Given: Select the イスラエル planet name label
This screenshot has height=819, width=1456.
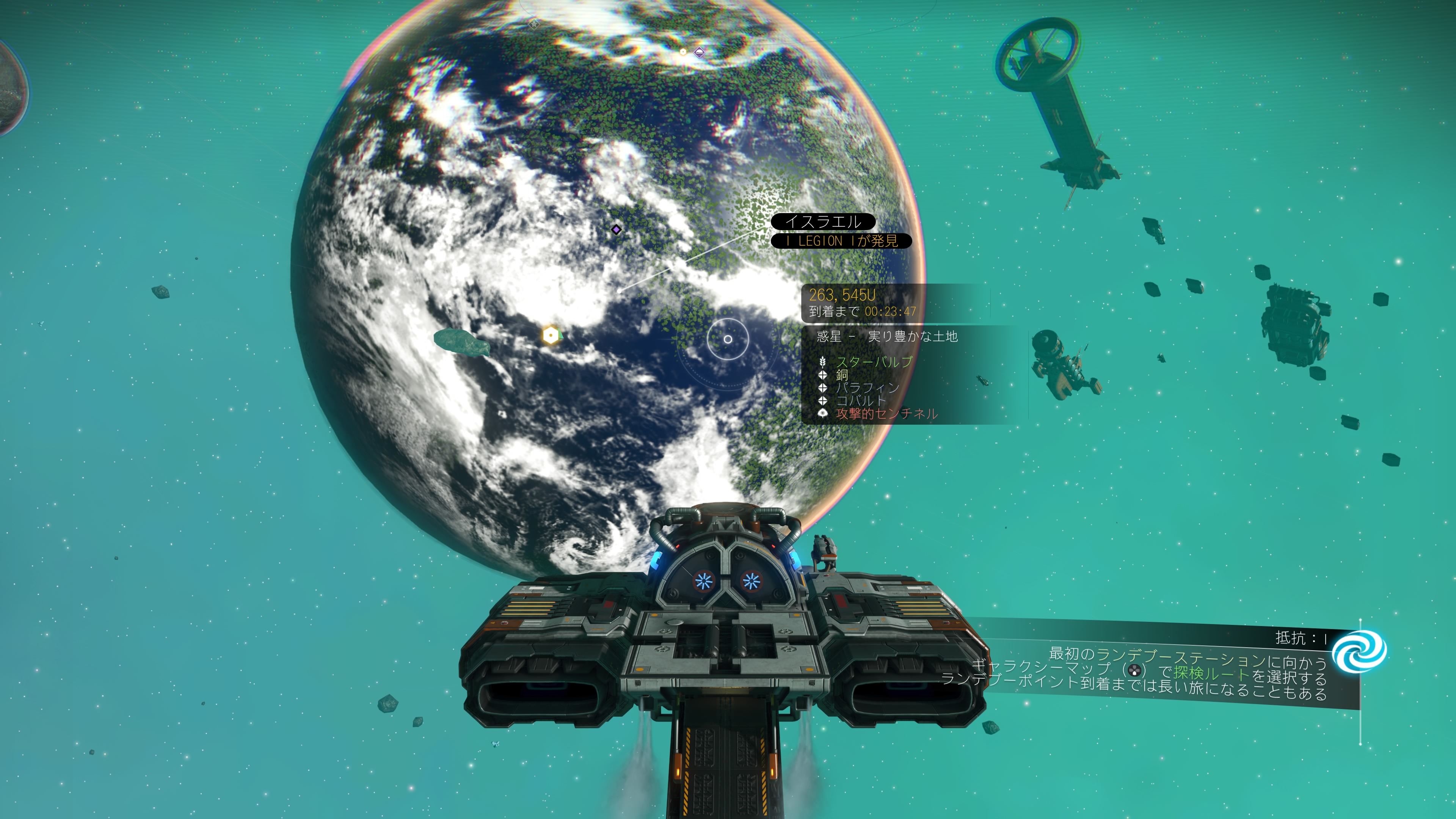Looking at the screenshot, I should pos(823,221).
